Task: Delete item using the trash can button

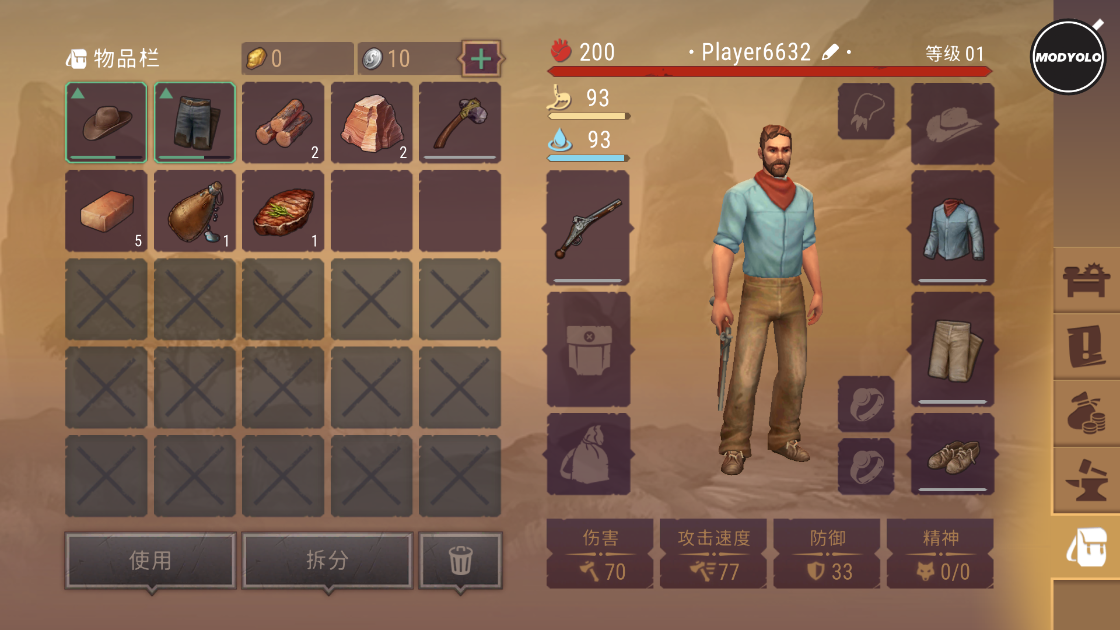Action: tap(460, 561)
